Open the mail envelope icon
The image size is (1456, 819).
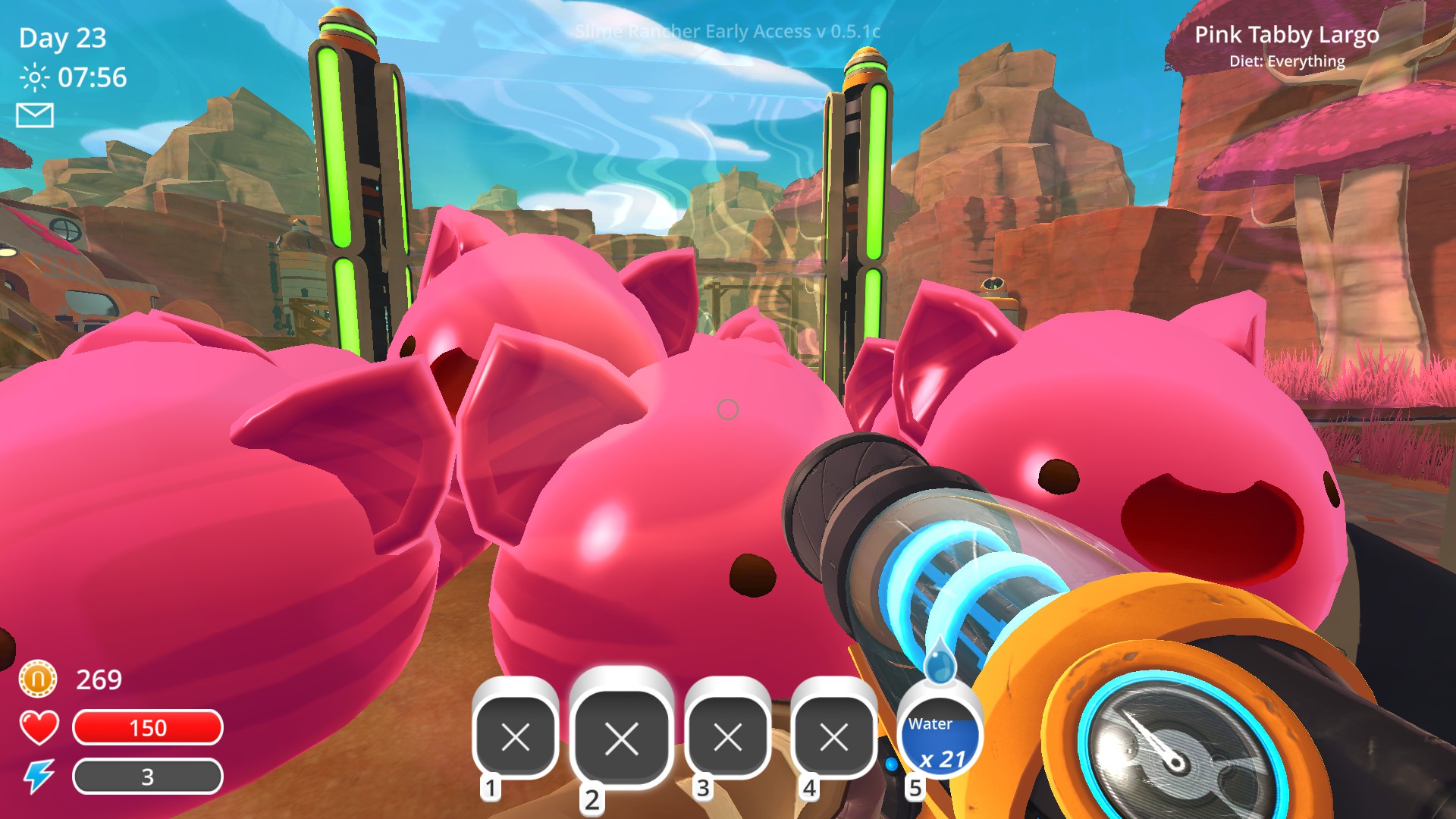tap(35, 115)
